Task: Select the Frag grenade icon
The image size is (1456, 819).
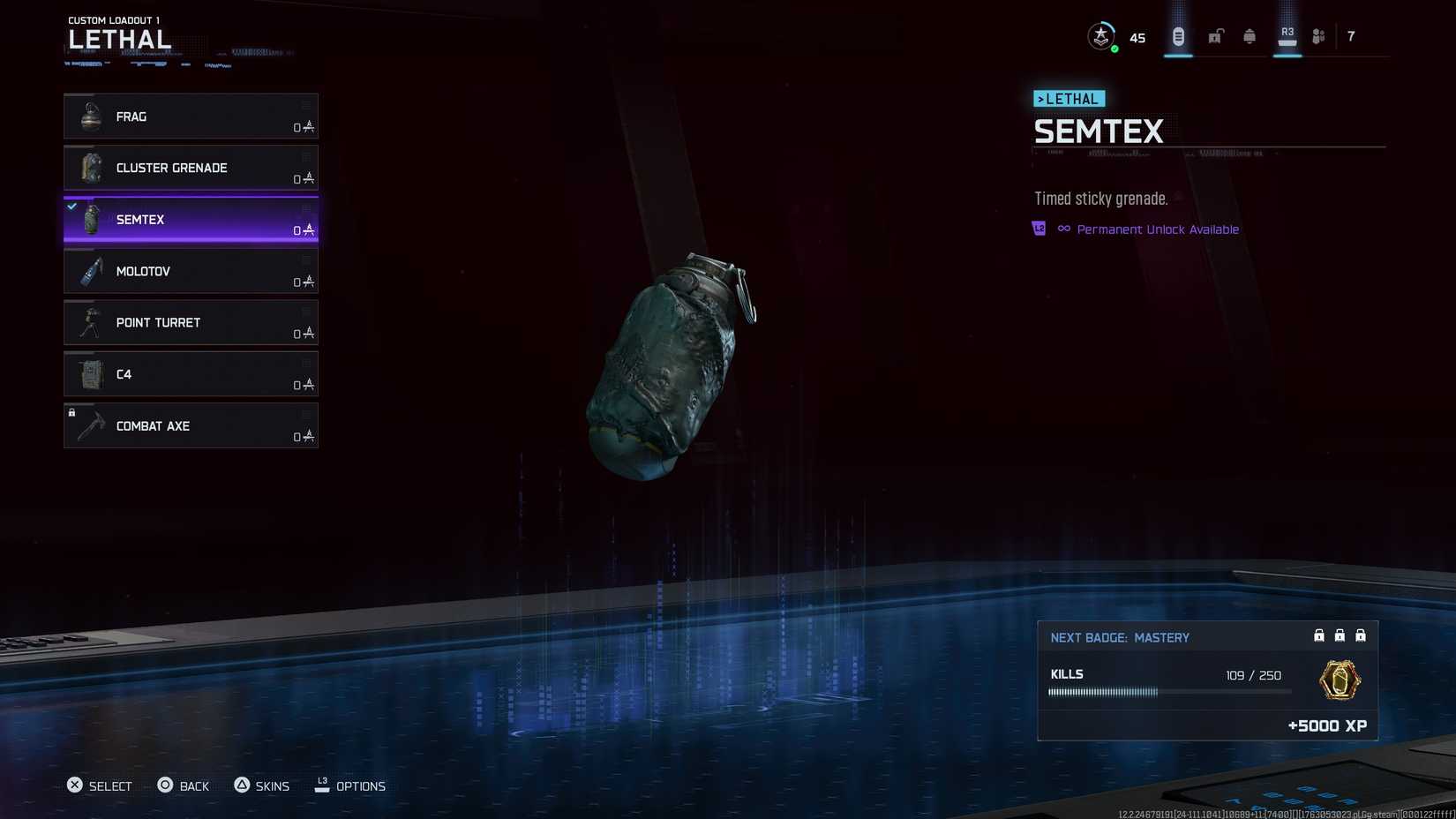Action: coord(89,116)
